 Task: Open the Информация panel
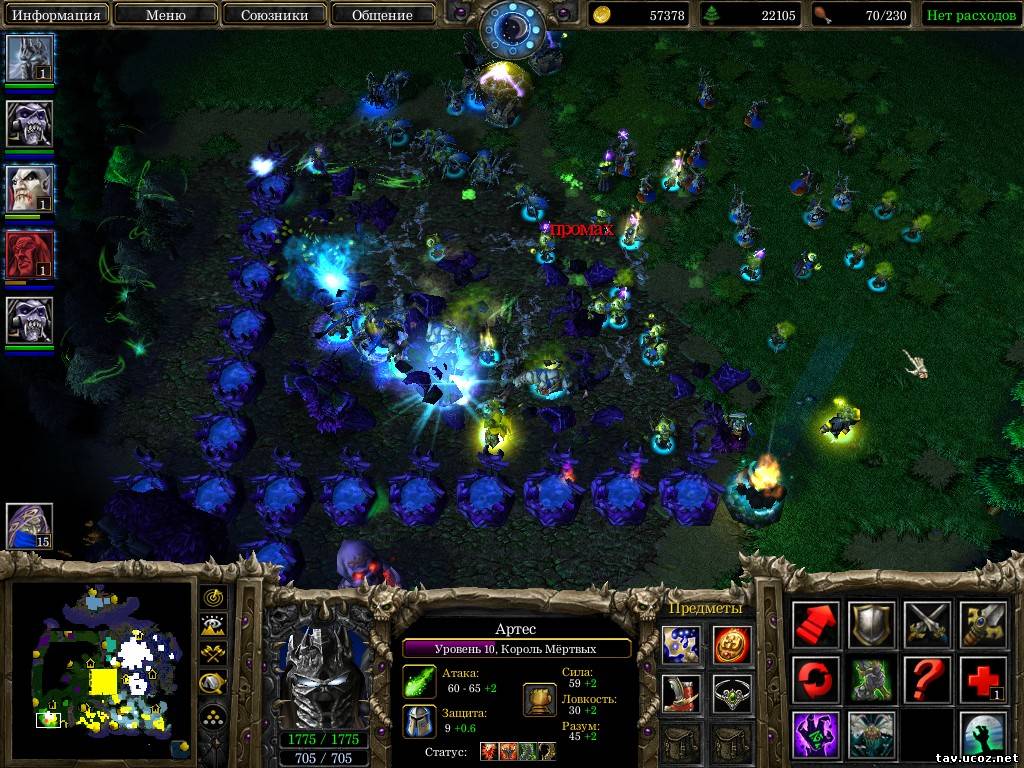55,14
